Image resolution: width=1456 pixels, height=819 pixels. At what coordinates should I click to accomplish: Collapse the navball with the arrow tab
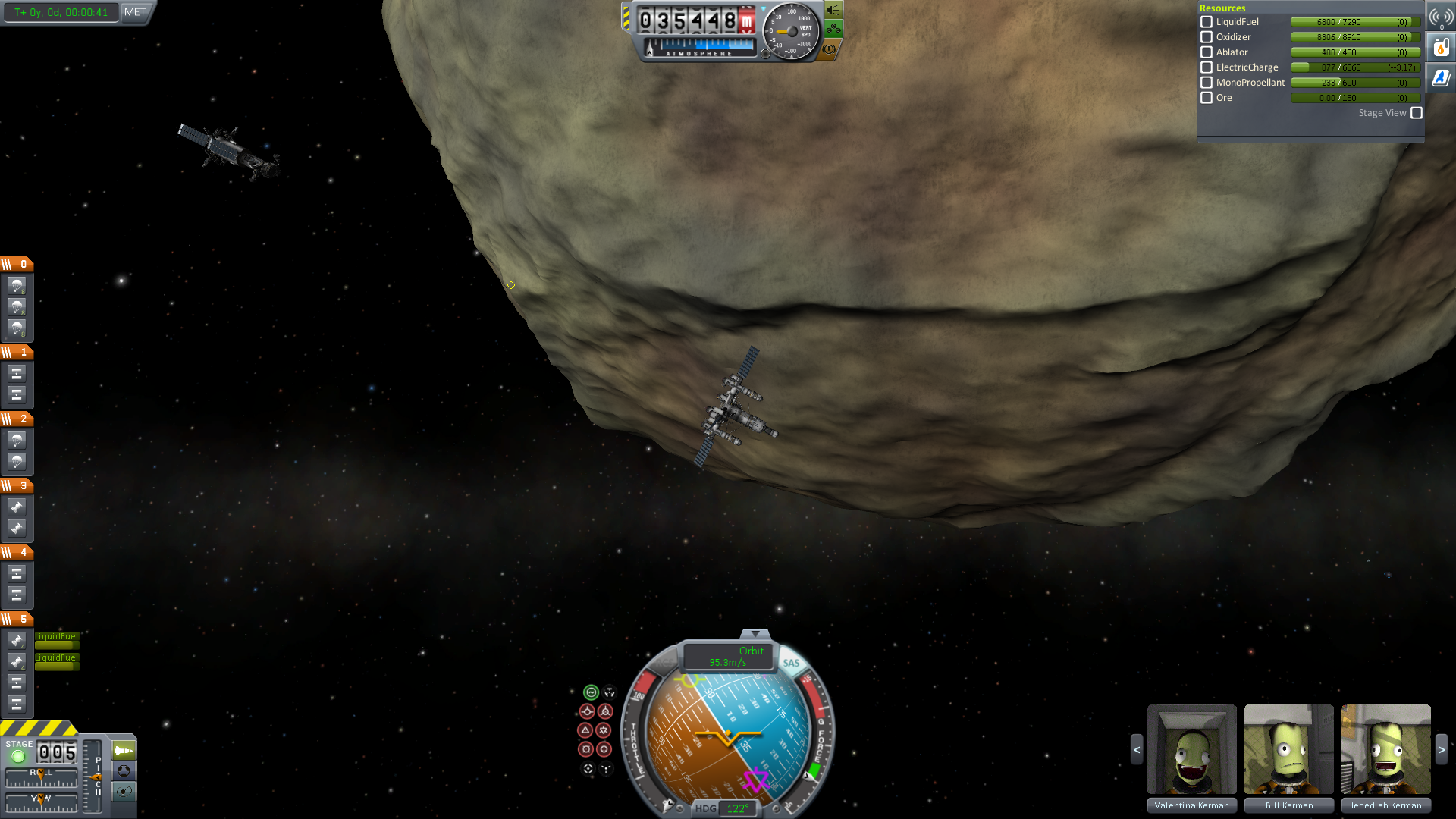click(755, 634)
